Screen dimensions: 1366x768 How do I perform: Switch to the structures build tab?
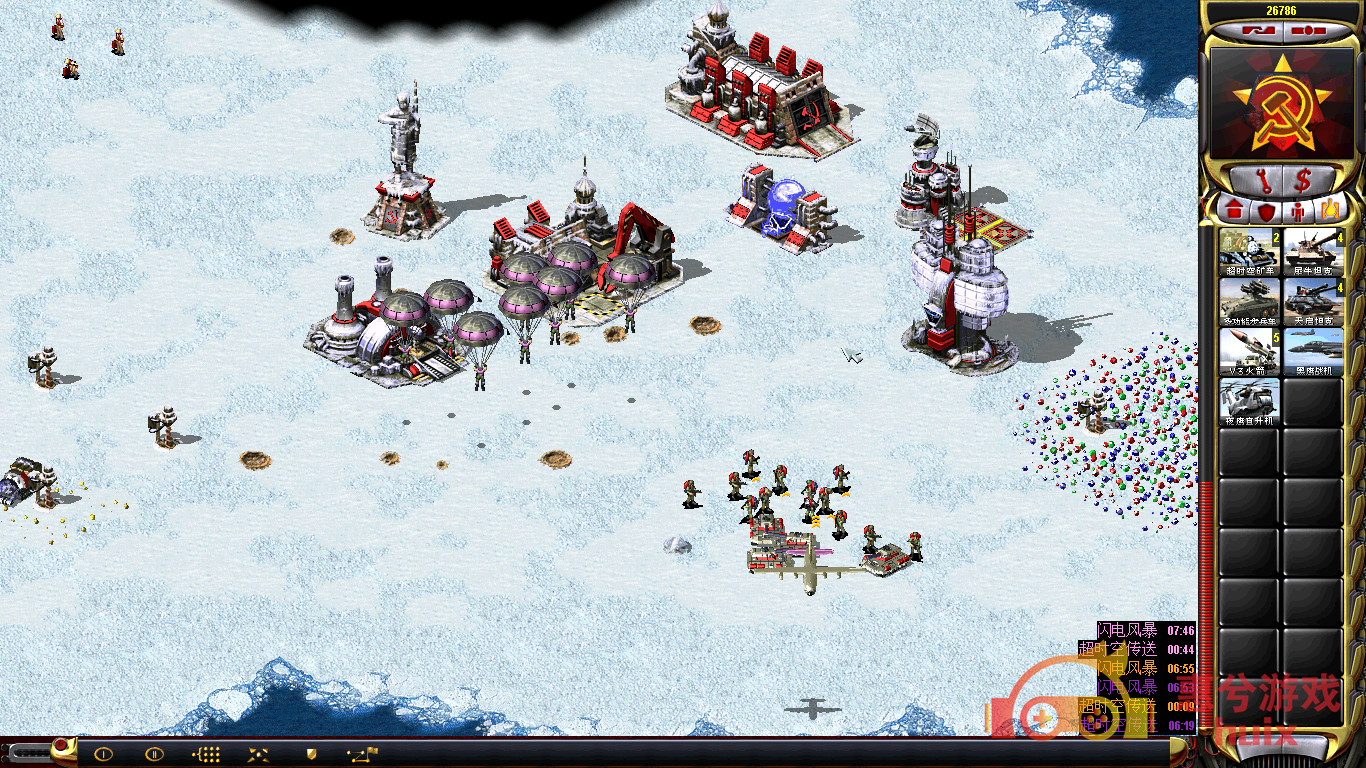point(1233,211)
